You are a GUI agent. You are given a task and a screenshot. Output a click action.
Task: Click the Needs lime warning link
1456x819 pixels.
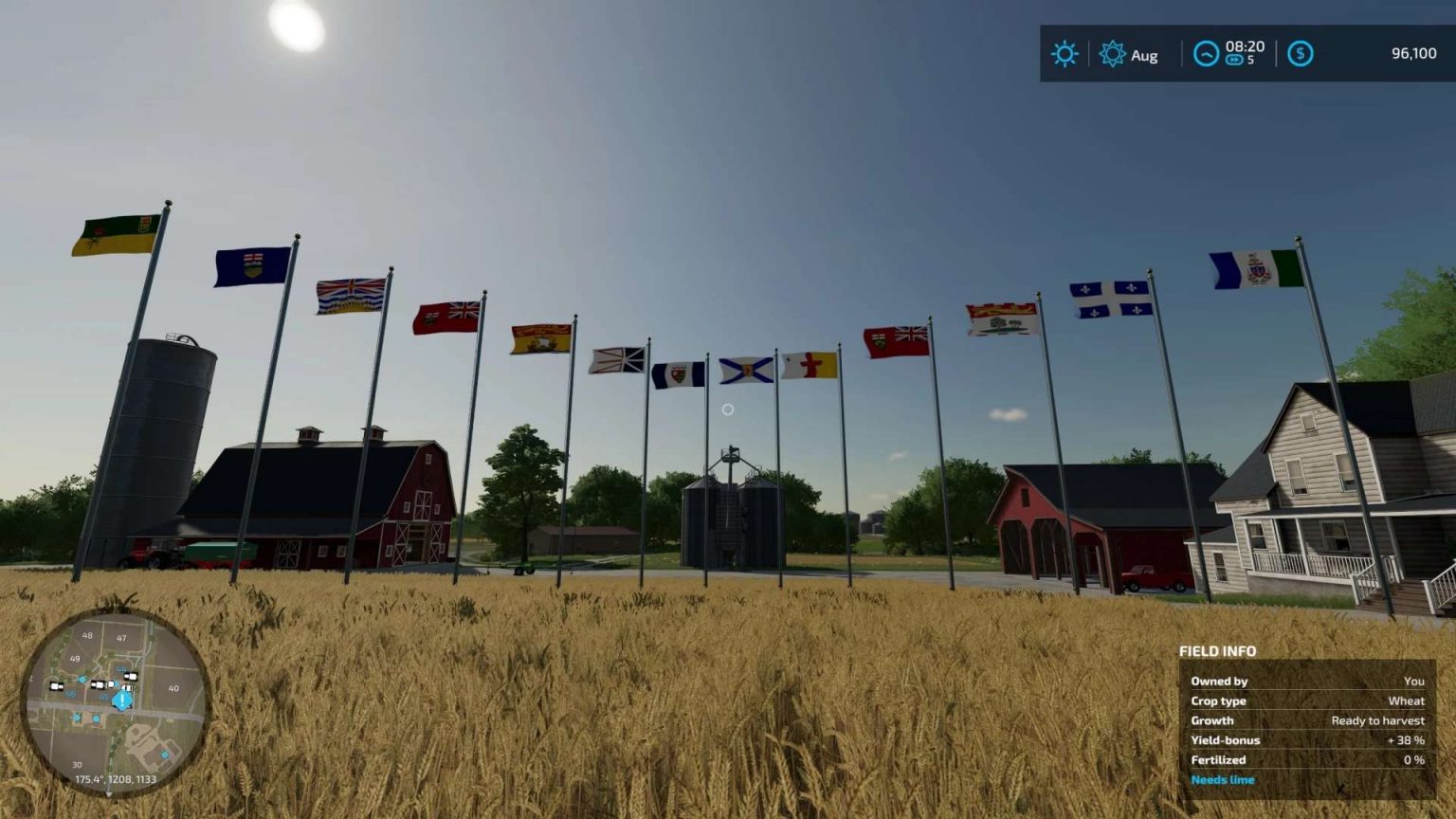(x=1223, y=778)
